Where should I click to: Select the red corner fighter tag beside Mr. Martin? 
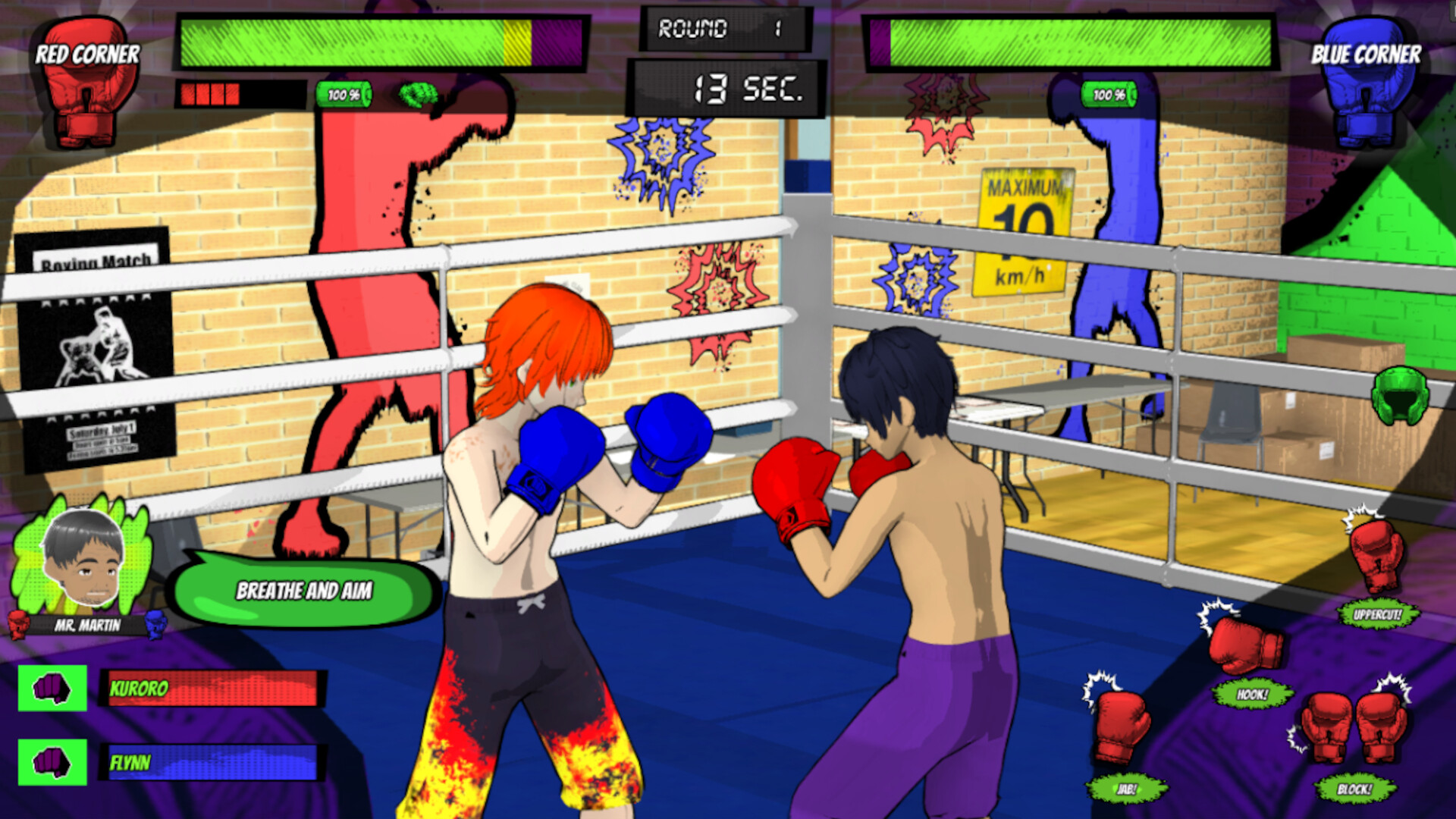17,626
